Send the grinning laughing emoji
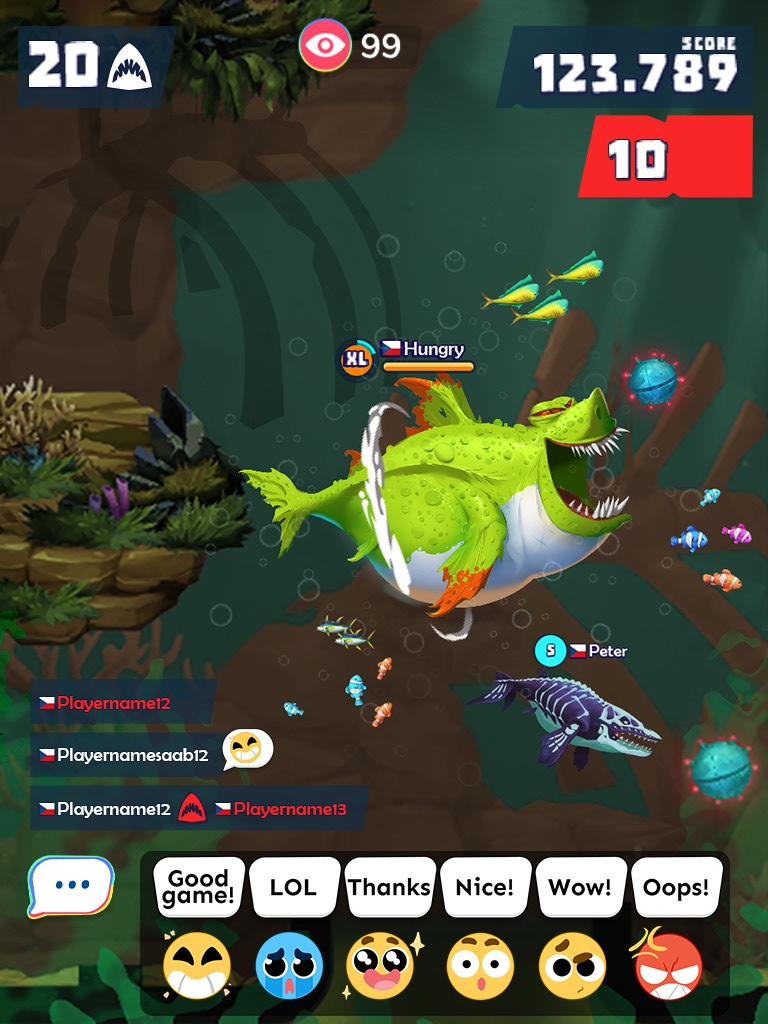Screen dimensions: 768x1024 pyautogui.click(x=198, y=966)
